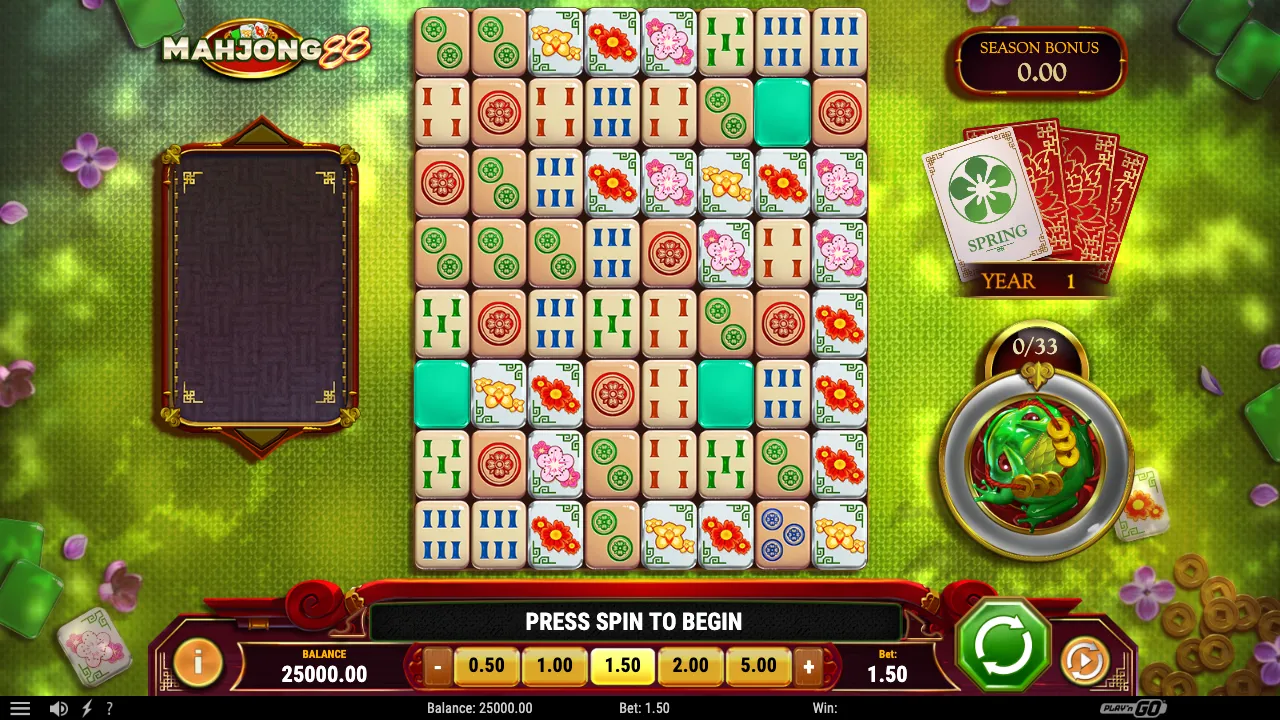Viewport: 1280px width, 720px height.
Task: Select the 0.50 bet value
Action: (x=486, y=665)
